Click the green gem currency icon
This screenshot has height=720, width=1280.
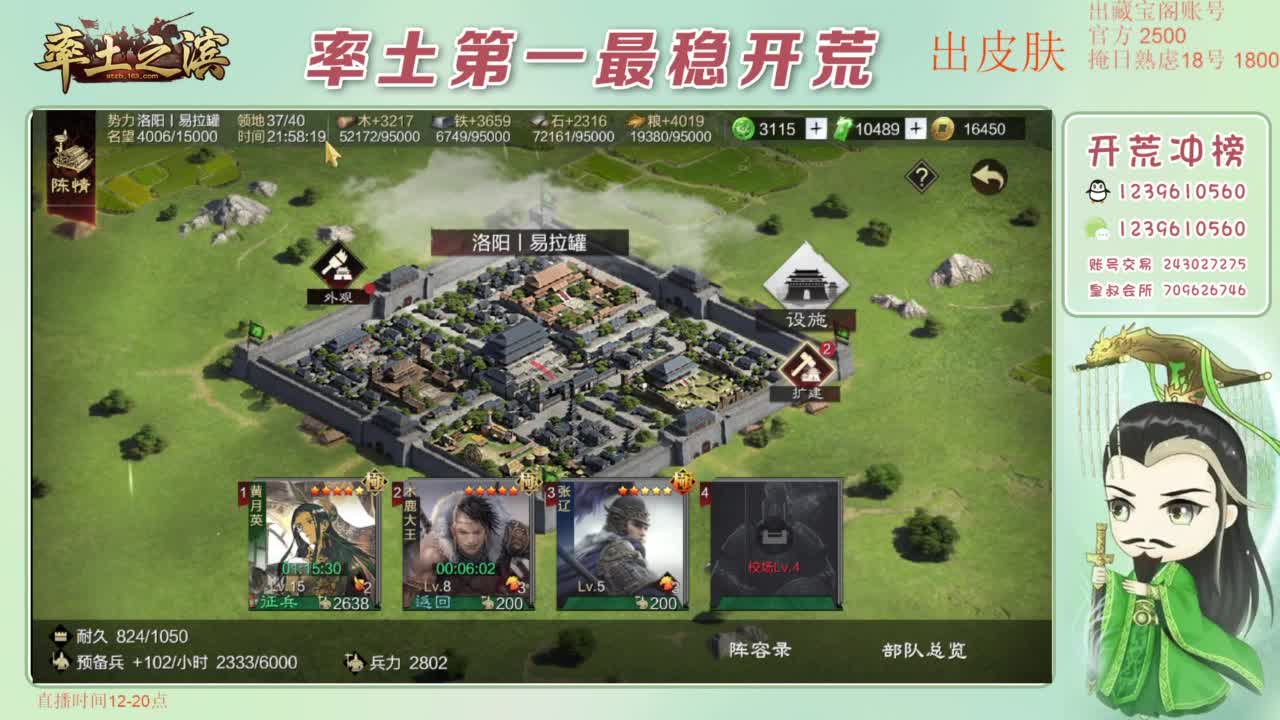744,128
